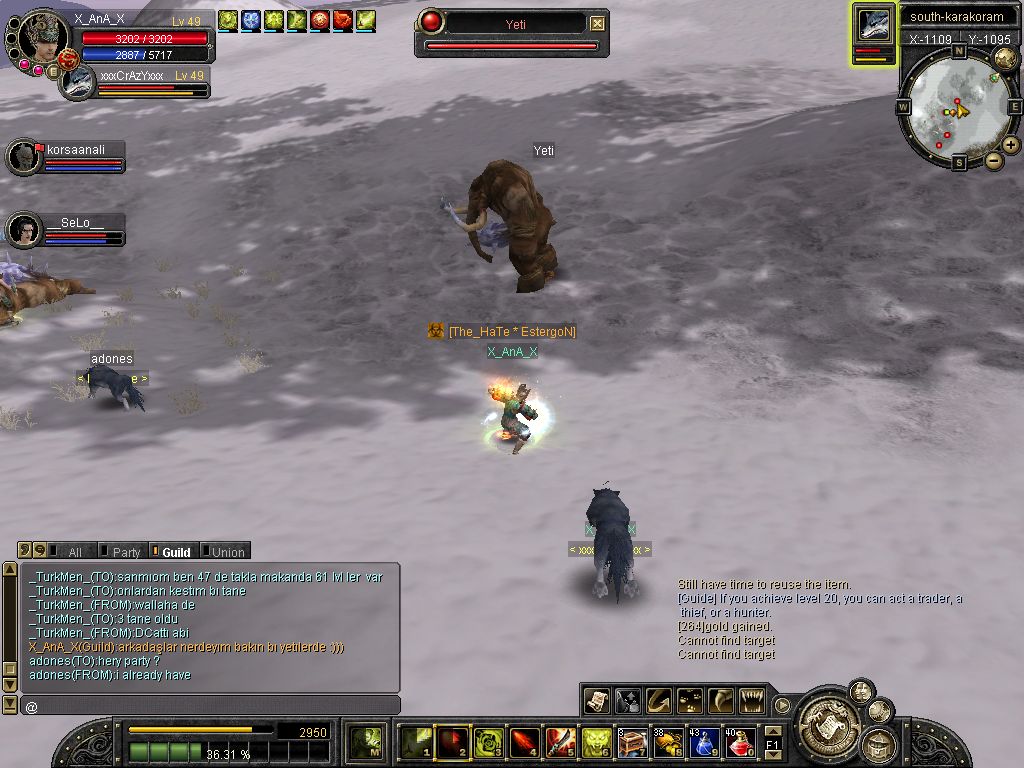
Task: Switch chat to the Party tab
Action: [121, 552]
